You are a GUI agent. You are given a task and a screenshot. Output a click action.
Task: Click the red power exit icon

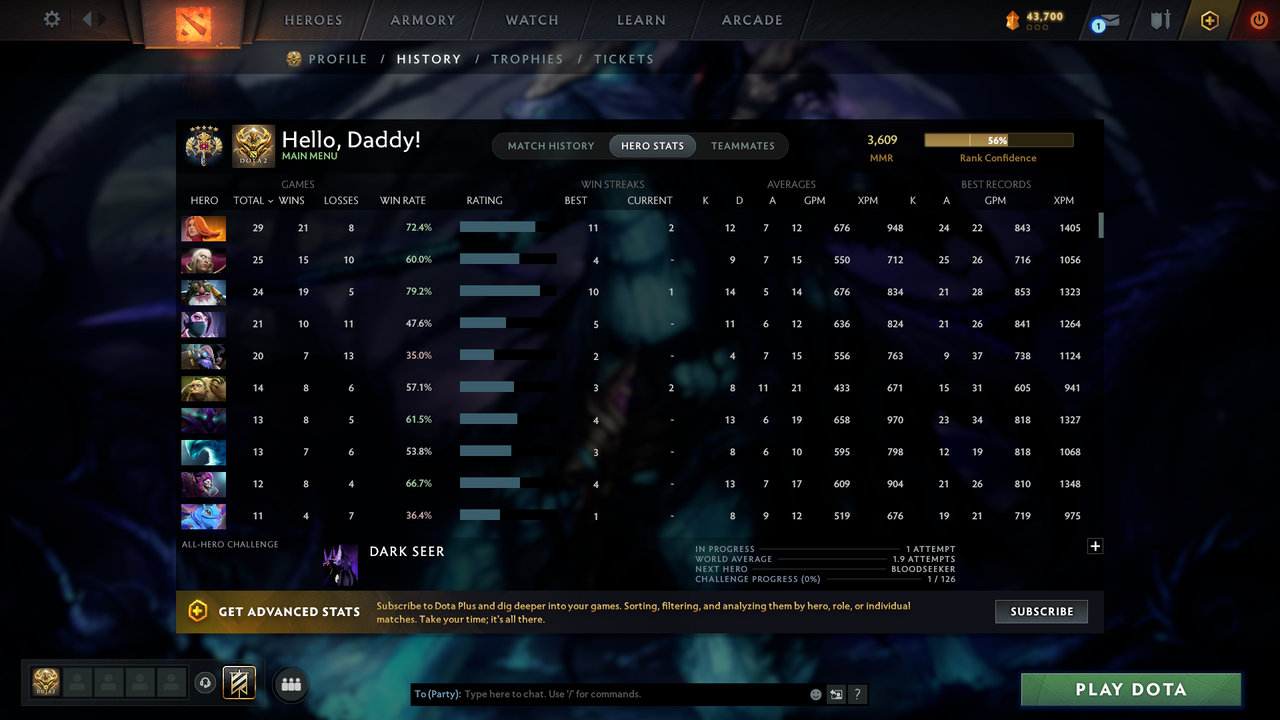point(1259,19)
